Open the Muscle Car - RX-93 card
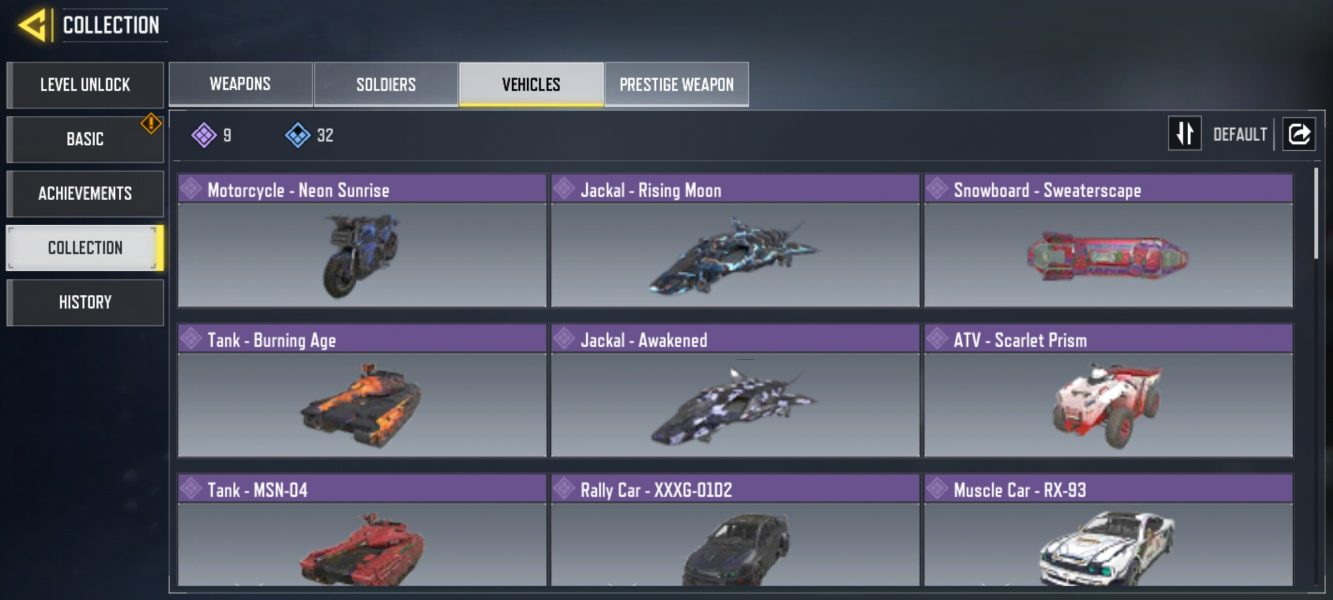1333x600 pixels. click(1108, 531)
